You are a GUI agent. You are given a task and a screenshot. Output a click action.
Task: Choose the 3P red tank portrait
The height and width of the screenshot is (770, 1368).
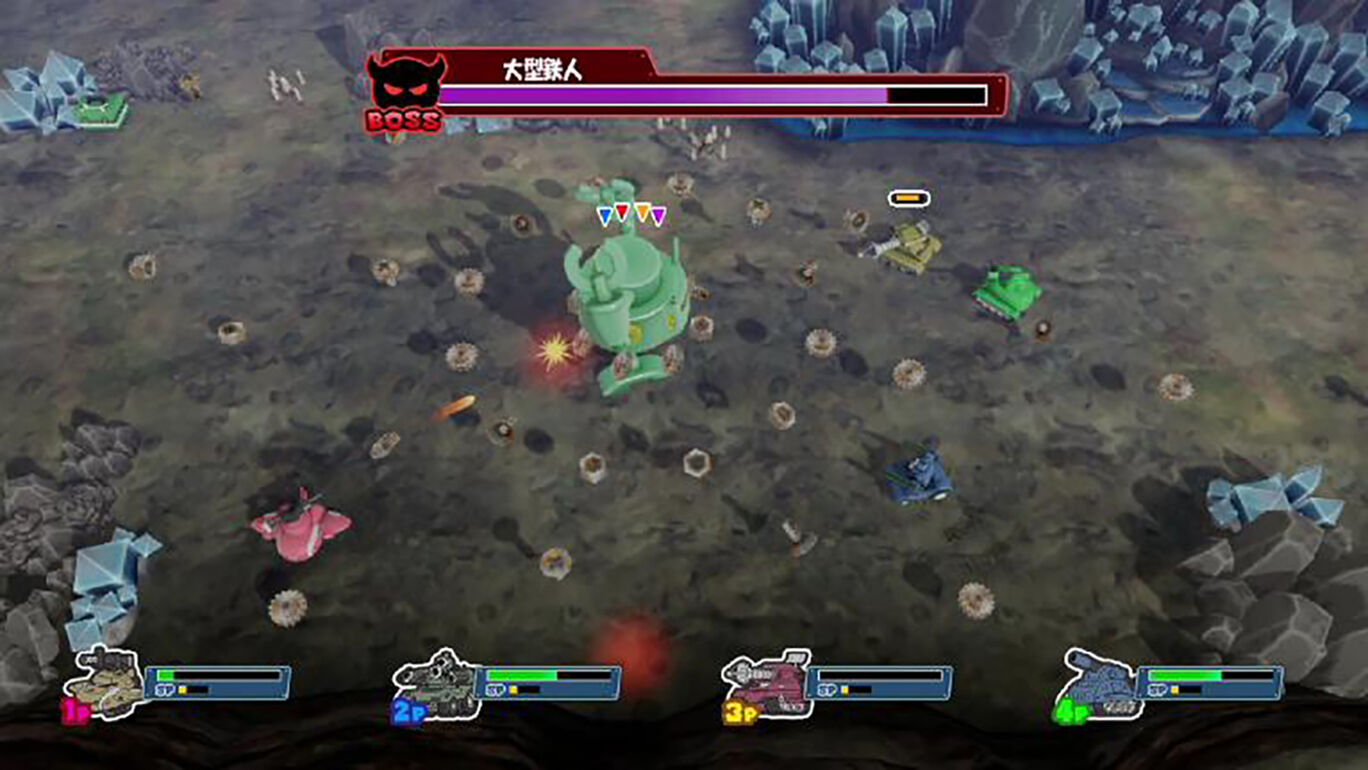pyautogui.click(x=766, y=682)
